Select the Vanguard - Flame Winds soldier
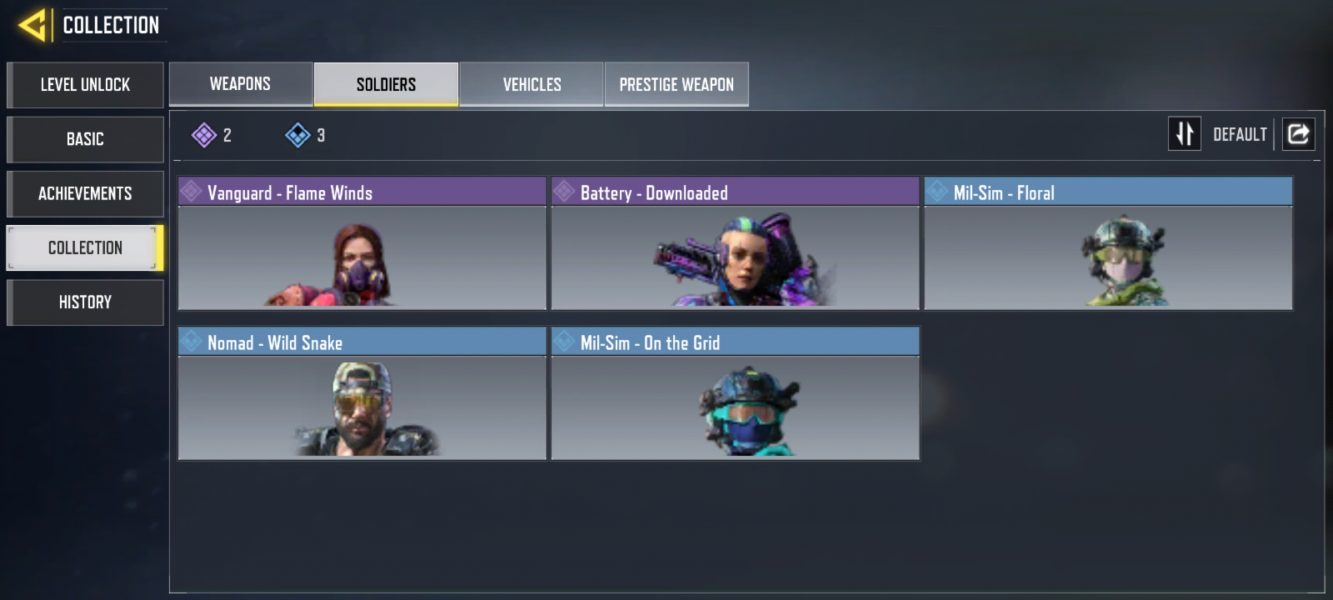The height and width of the screenshot is (600, 1333). pyautogui.click(x=362, y=244)
